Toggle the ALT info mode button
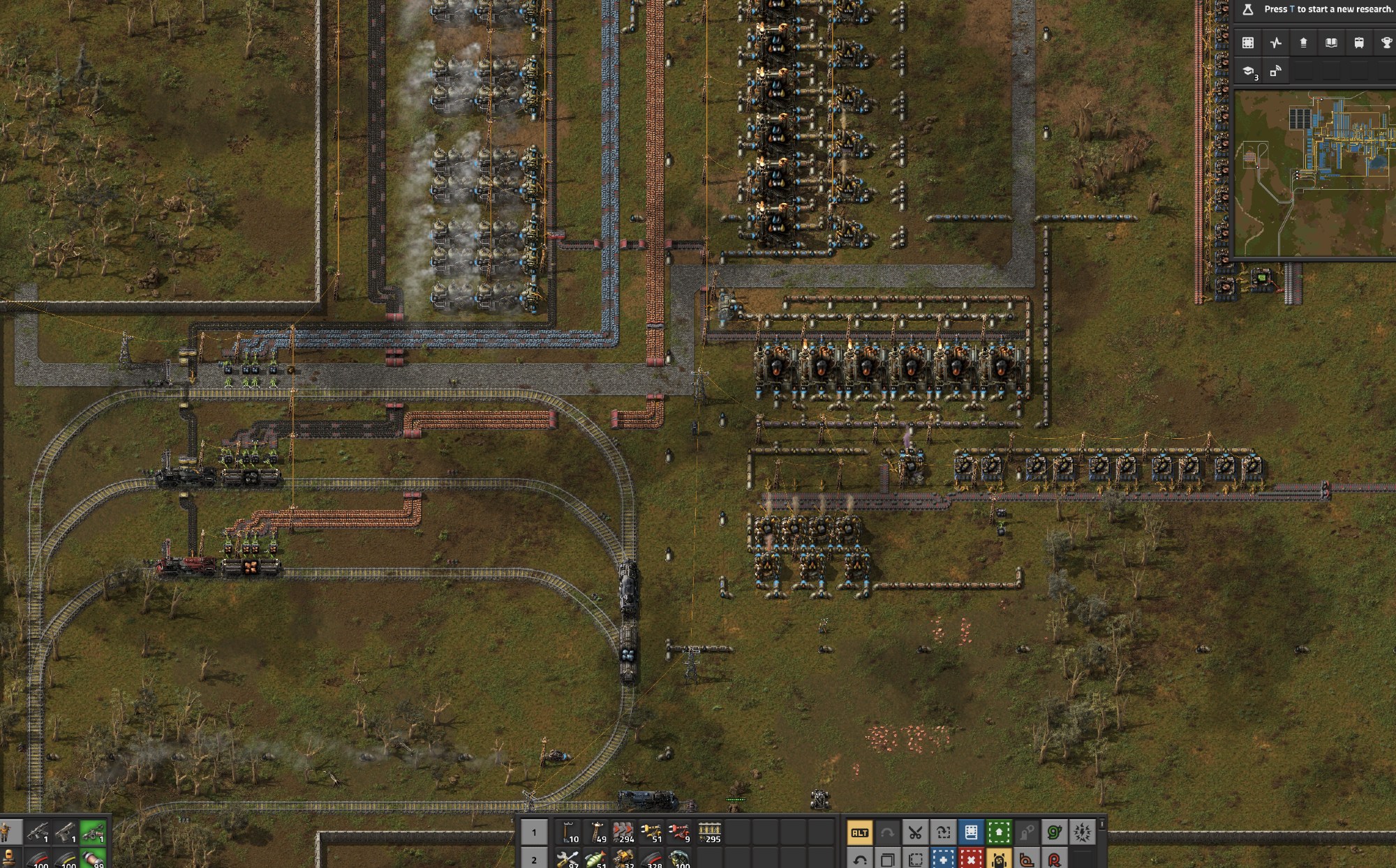Viewport: 1396px width, 868px height. coord(859,832)
